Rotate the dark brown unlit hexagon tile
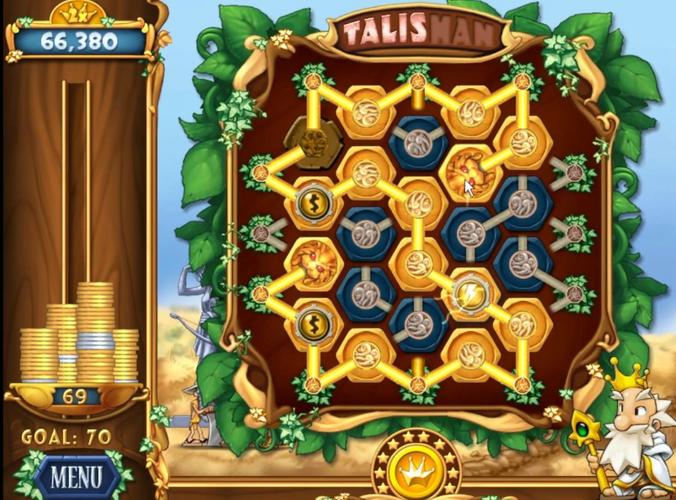 click(313, 139)
